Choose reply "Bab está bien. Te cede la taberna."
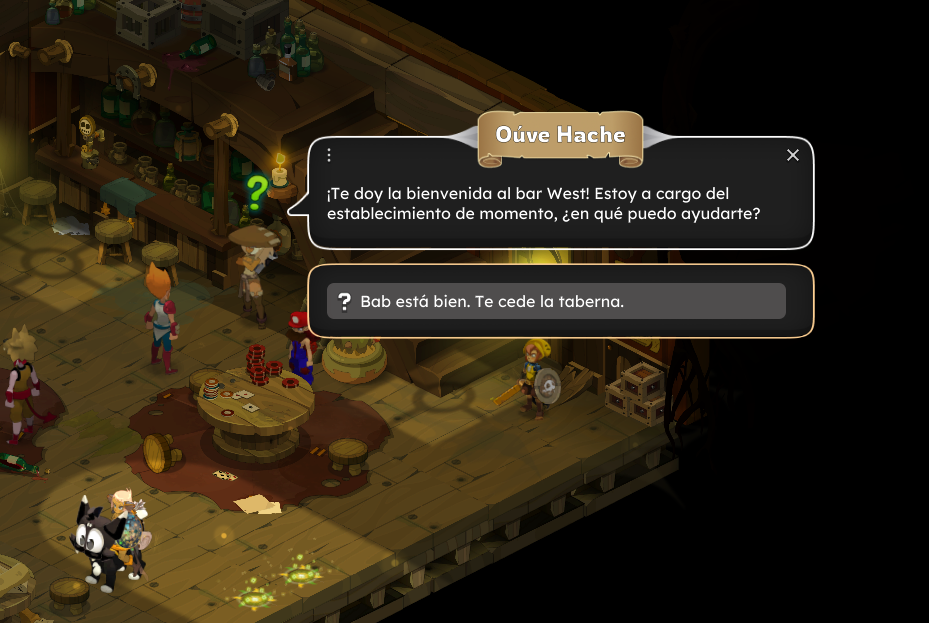The image size is (929, 623). [x=556, y=301]
